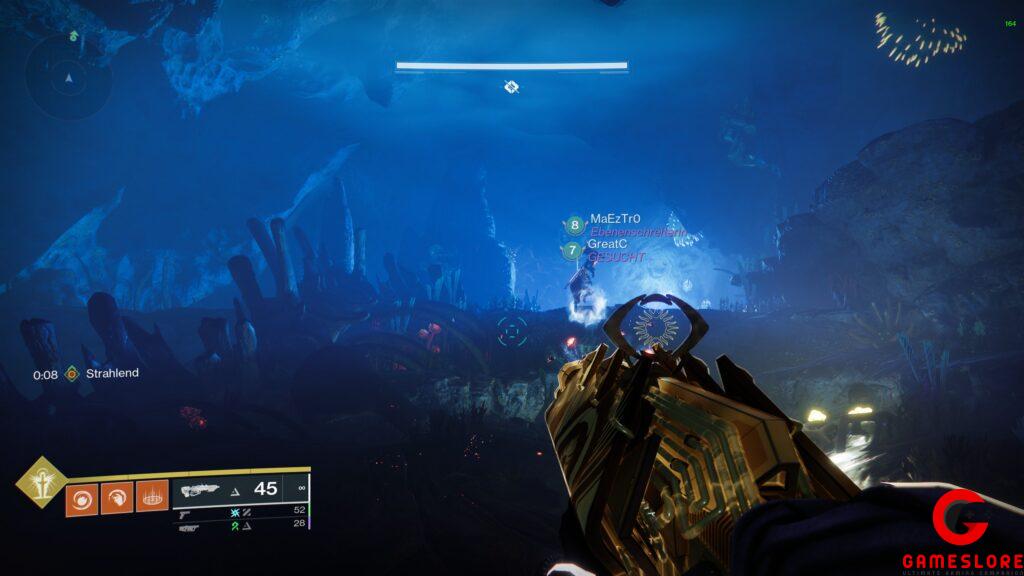Click the diamond marker under the boss bar

point(511,88)
